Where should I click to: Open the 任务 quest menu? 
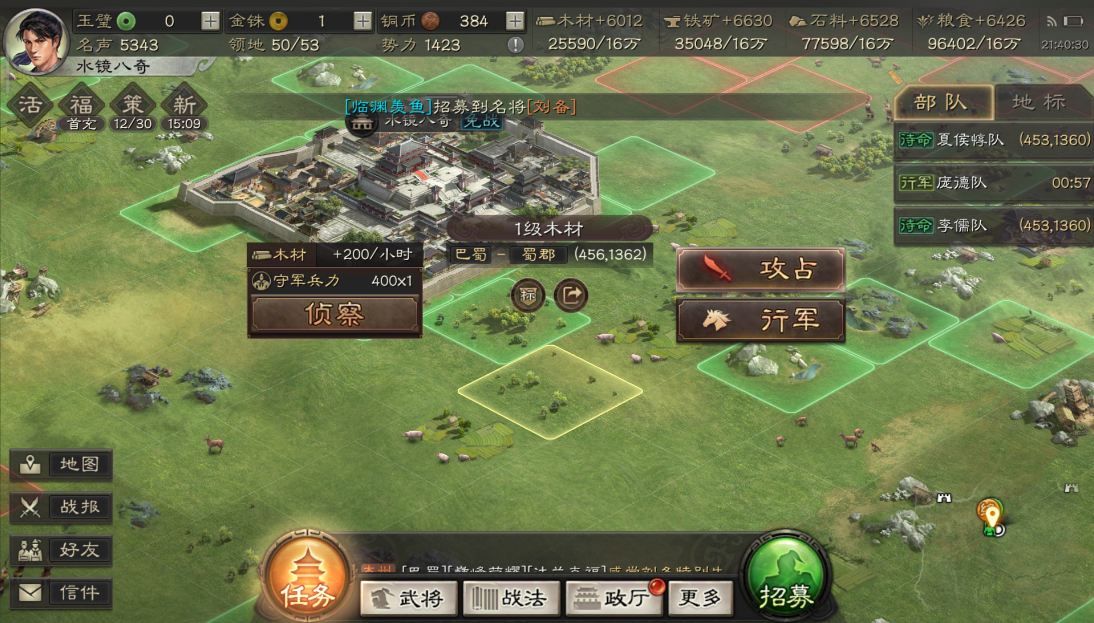click(x=307, y=580)
